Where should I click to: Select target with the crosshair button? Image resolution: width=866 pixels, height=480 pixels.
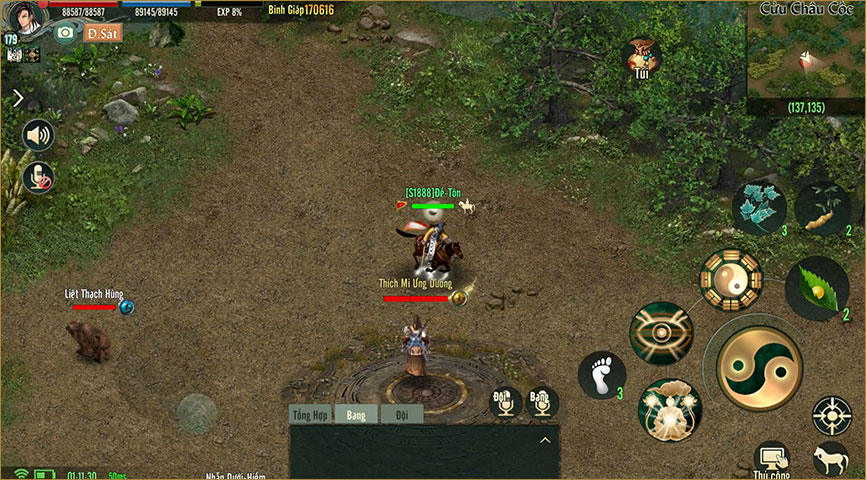(831, 415)
